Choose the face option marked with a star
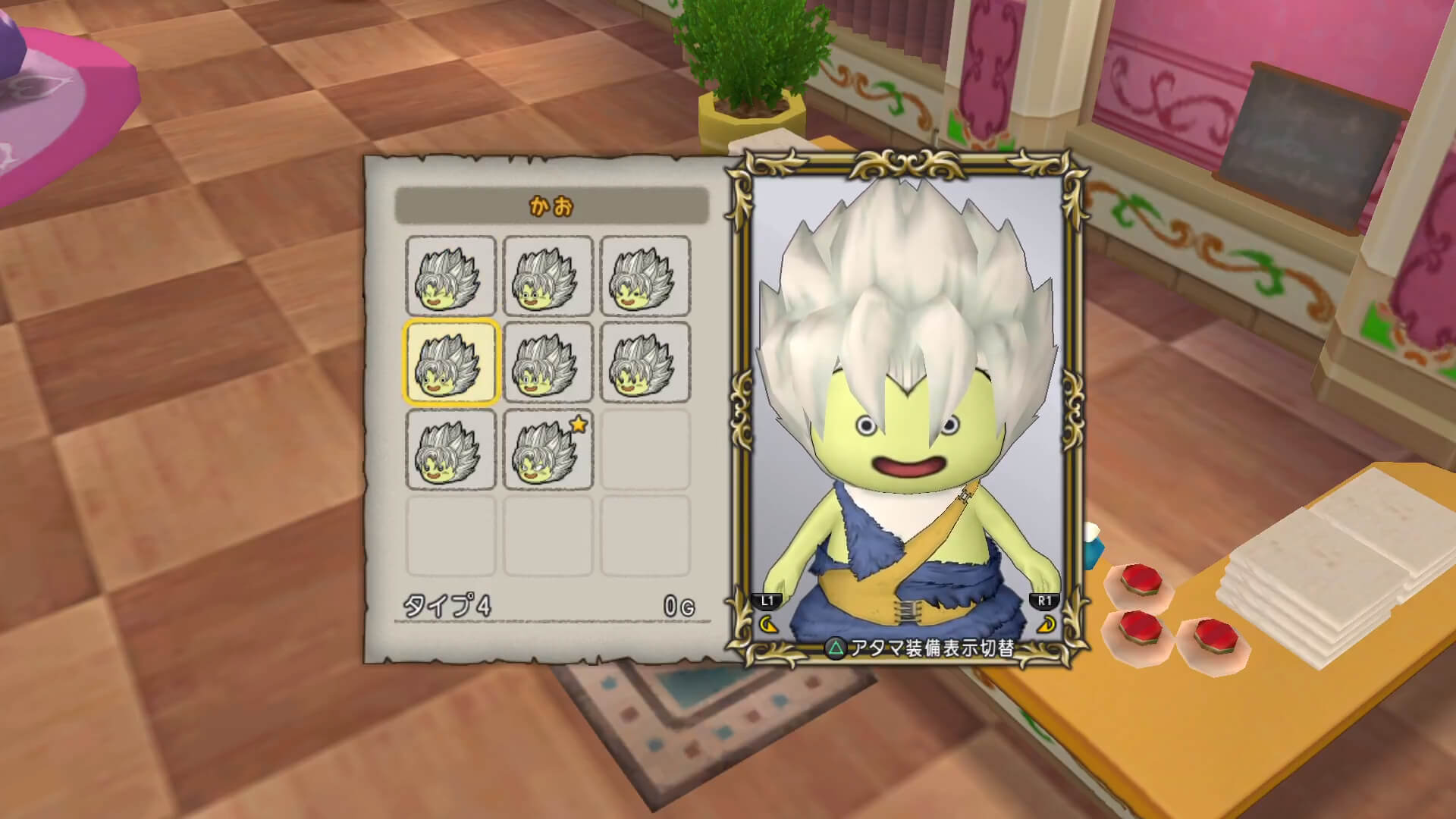1456x819 pixels. pos(548,450)
